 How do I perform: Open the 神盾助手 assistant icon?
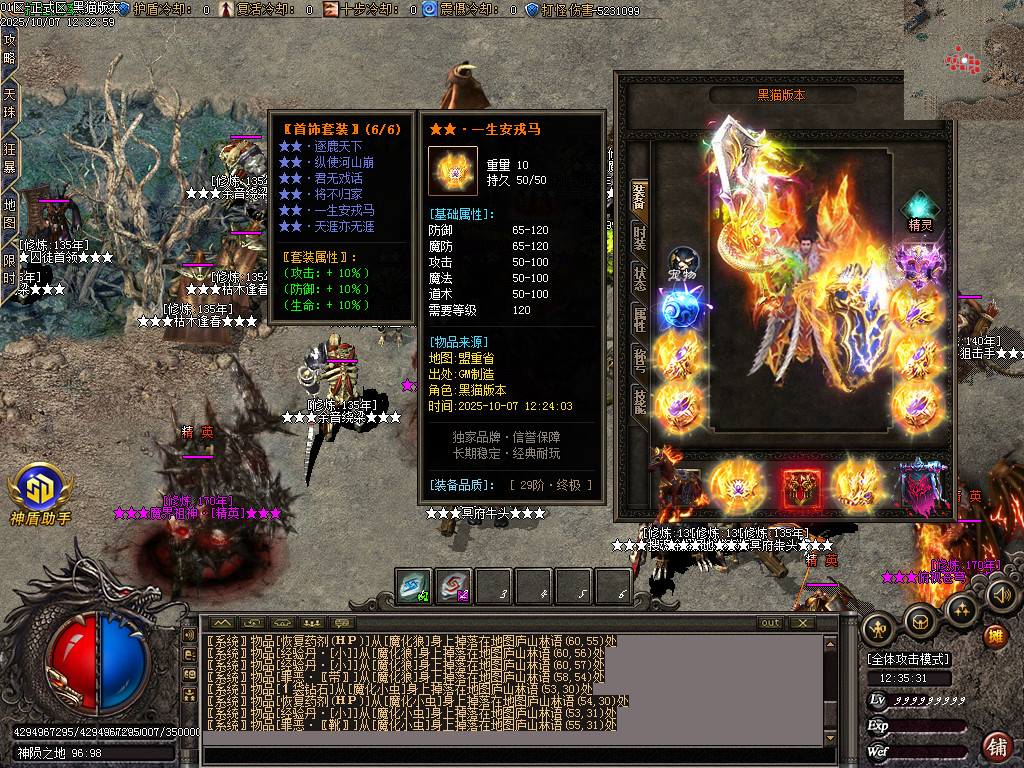(40, 493)
